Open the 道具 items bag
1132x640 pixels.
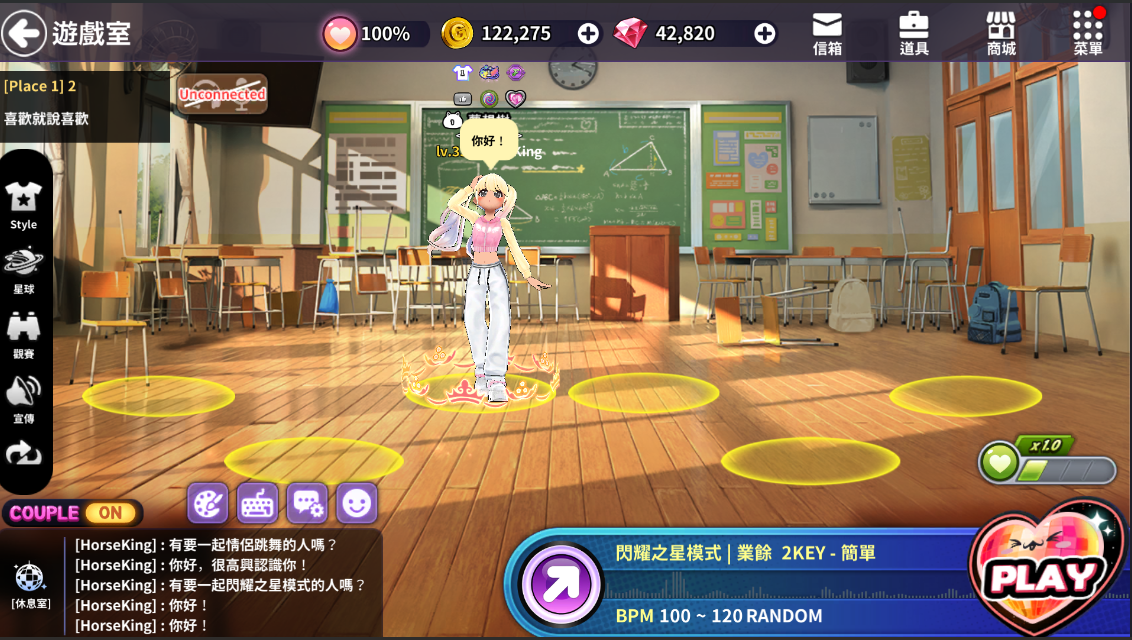pos(914,33)
